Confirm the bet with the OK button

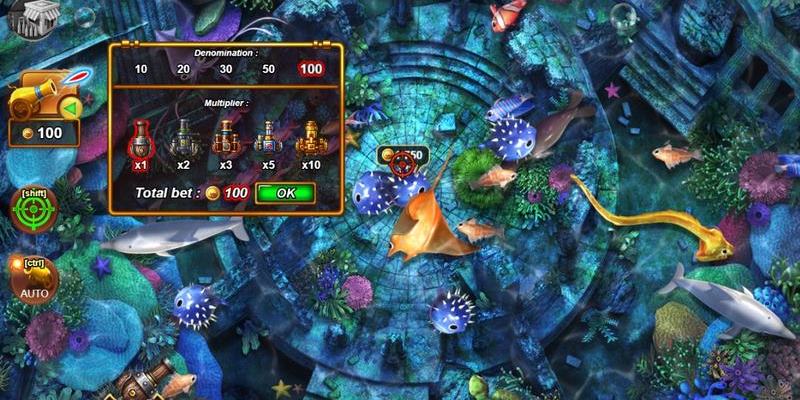pos(285,193)
